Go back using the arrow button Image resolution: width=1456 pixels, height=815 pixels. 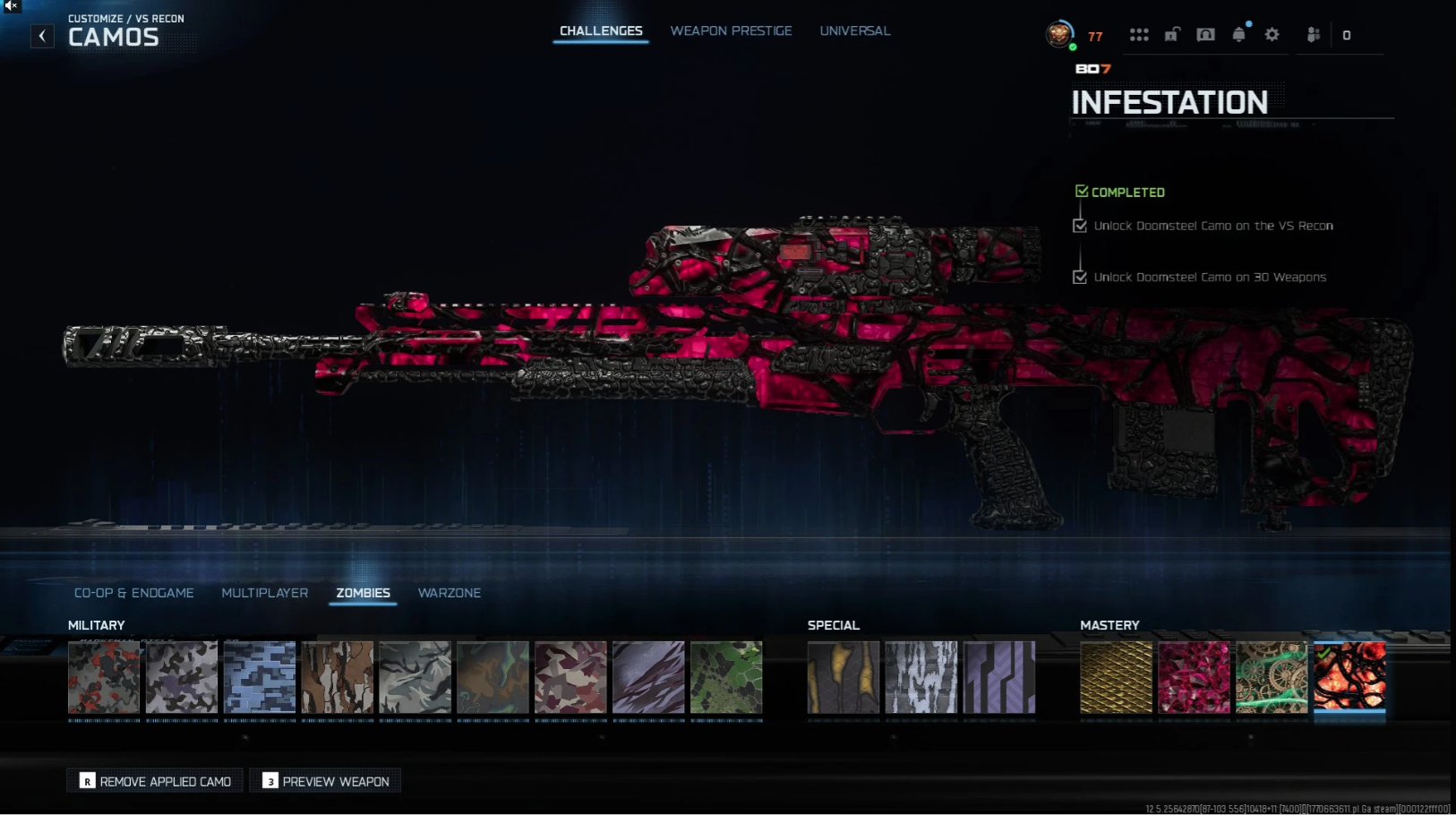[42, 36]
